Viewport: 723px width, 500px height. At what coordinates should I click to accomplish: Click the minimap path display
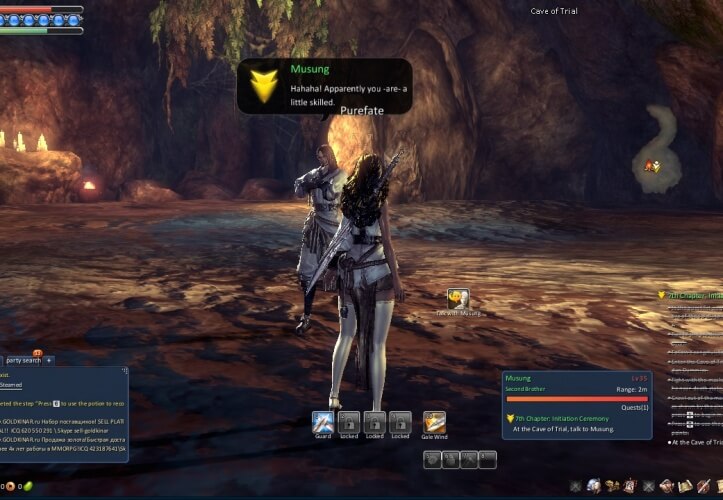coord(661,145)
